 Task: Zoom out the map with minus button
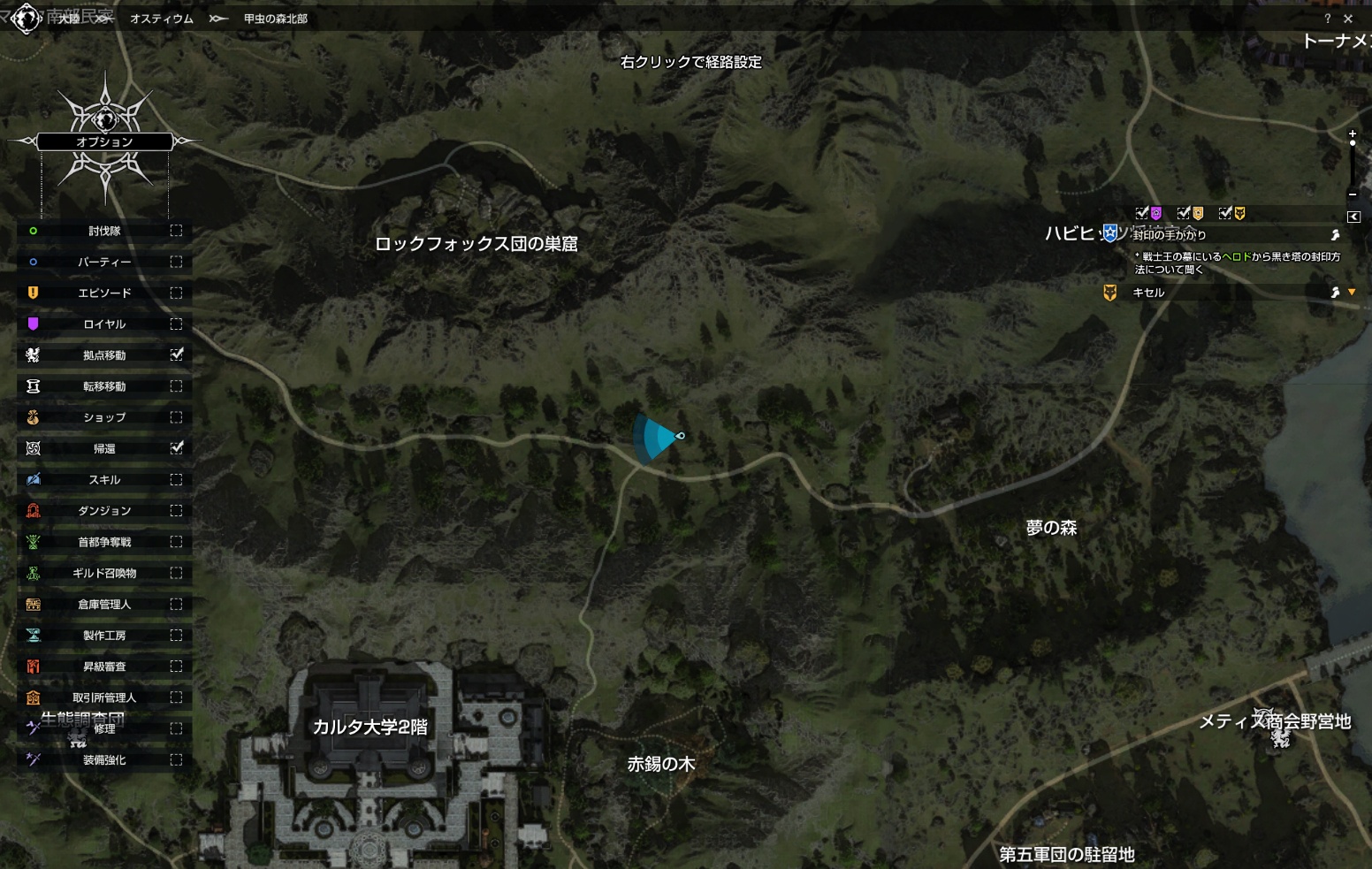tap(1353, 194)
